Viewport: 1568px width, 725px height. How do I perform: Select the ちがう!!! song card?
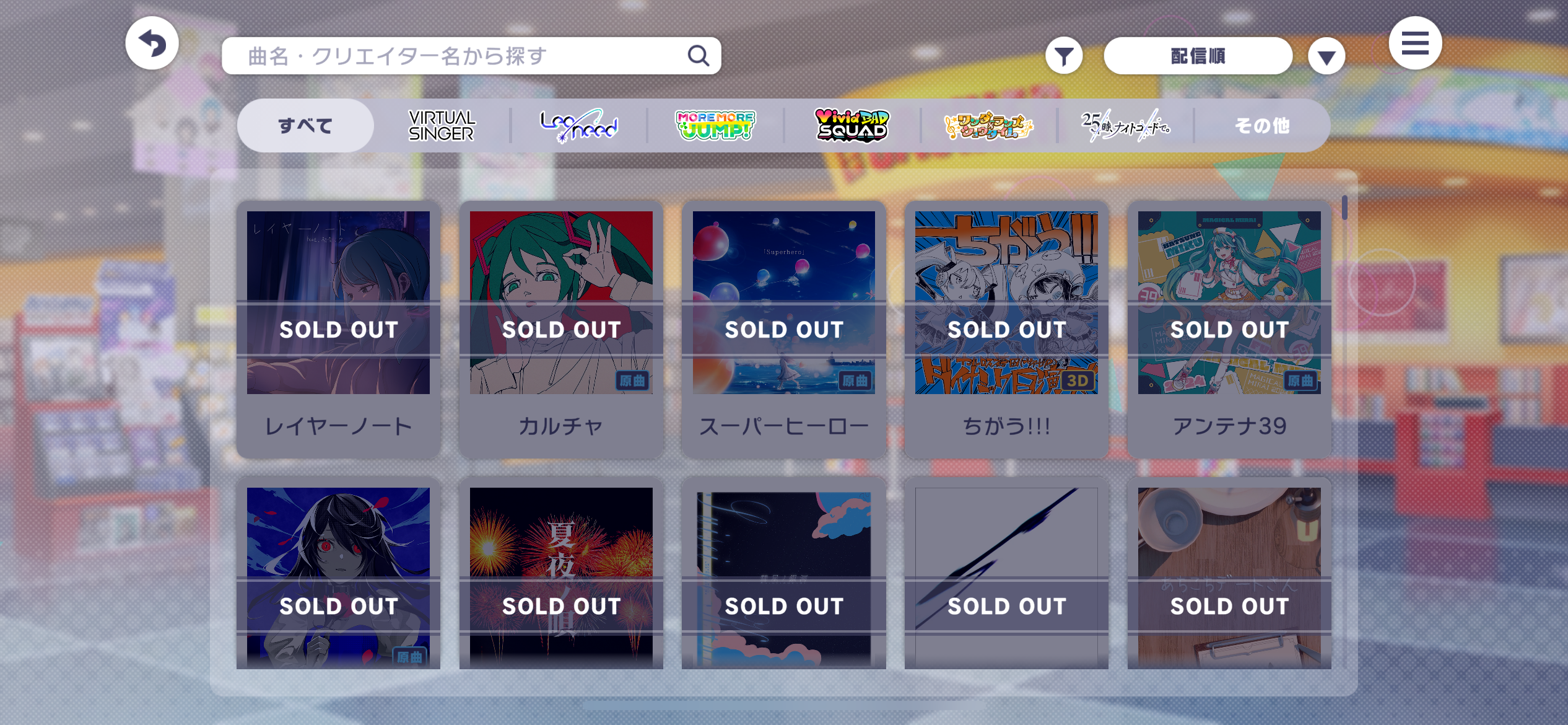[x=1006, y=328]
